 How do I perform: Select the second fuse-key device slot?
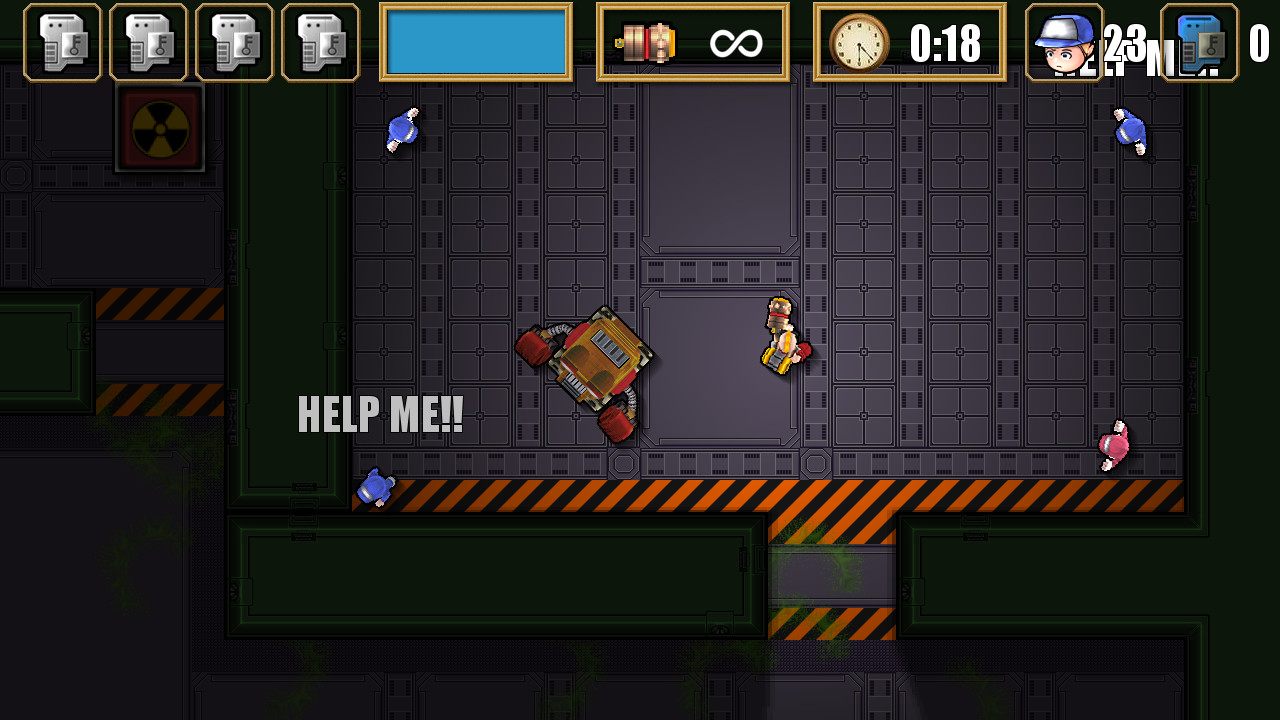[148, 41]
